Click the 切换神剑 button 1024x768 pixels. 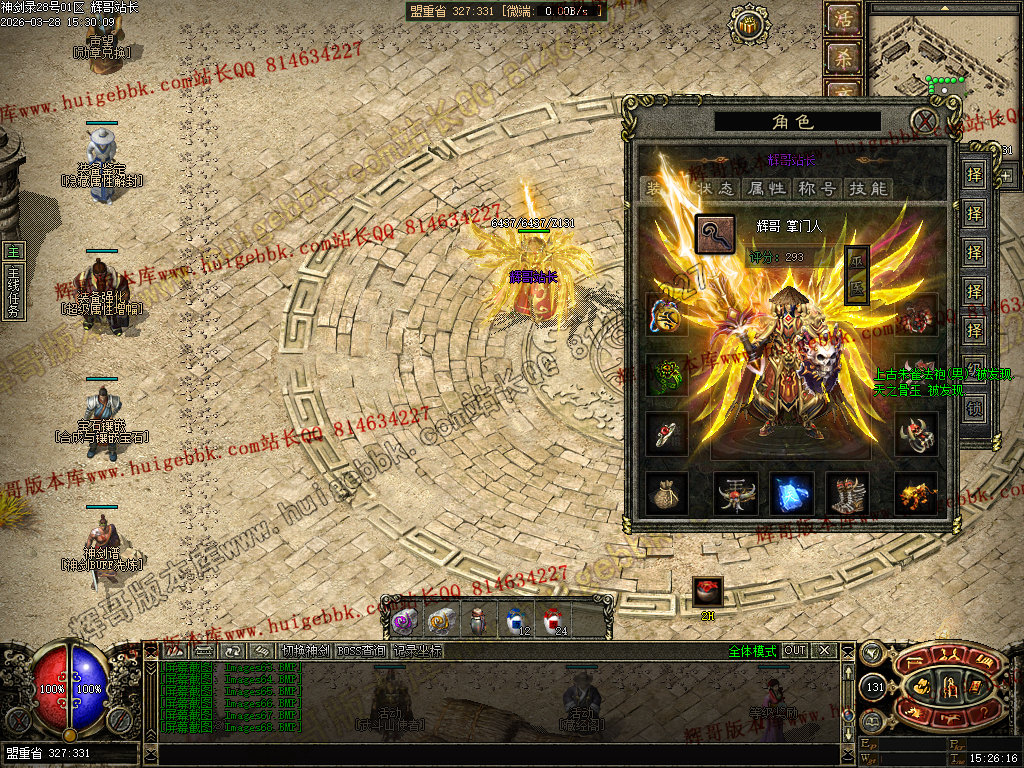304,651
